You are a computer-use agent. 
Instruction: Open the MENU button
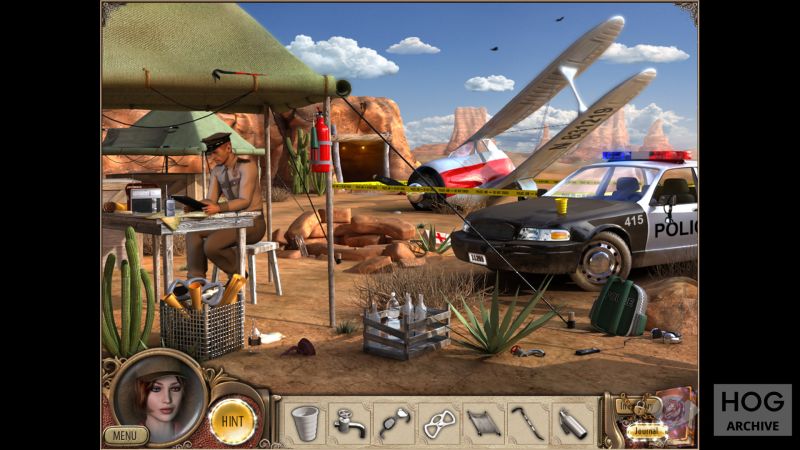point(125,436)
